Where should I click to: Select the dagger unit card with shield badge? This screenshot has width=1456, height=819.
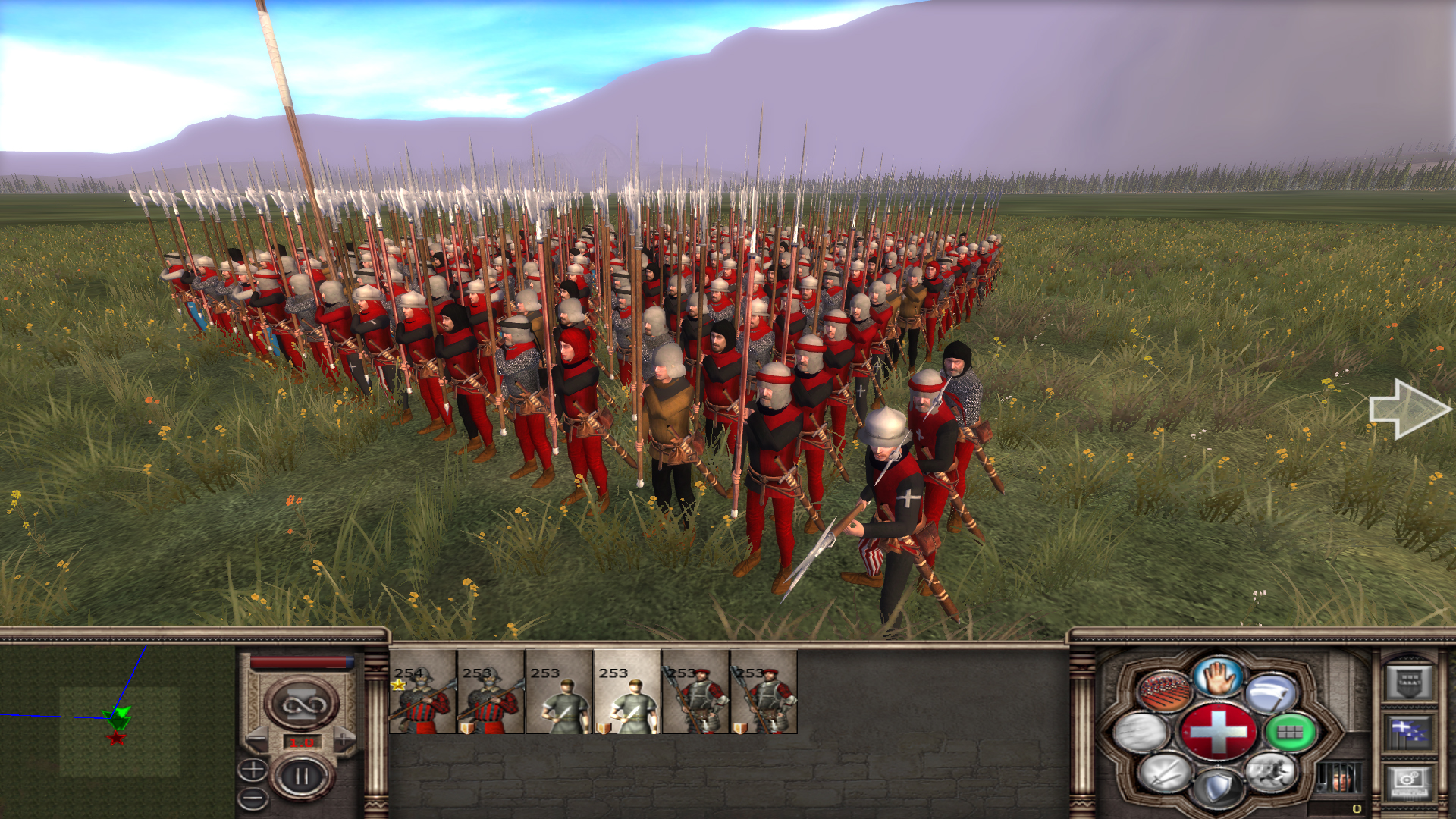(x=627, y=692)
